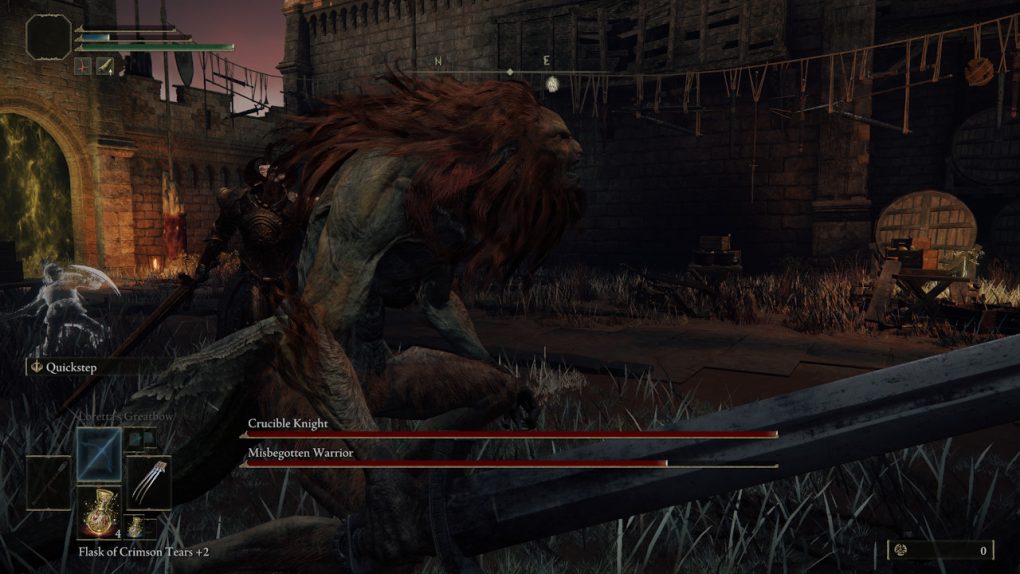Click the red status effect icon
This screenshot has height=574, width=1020.
[84, 66]
